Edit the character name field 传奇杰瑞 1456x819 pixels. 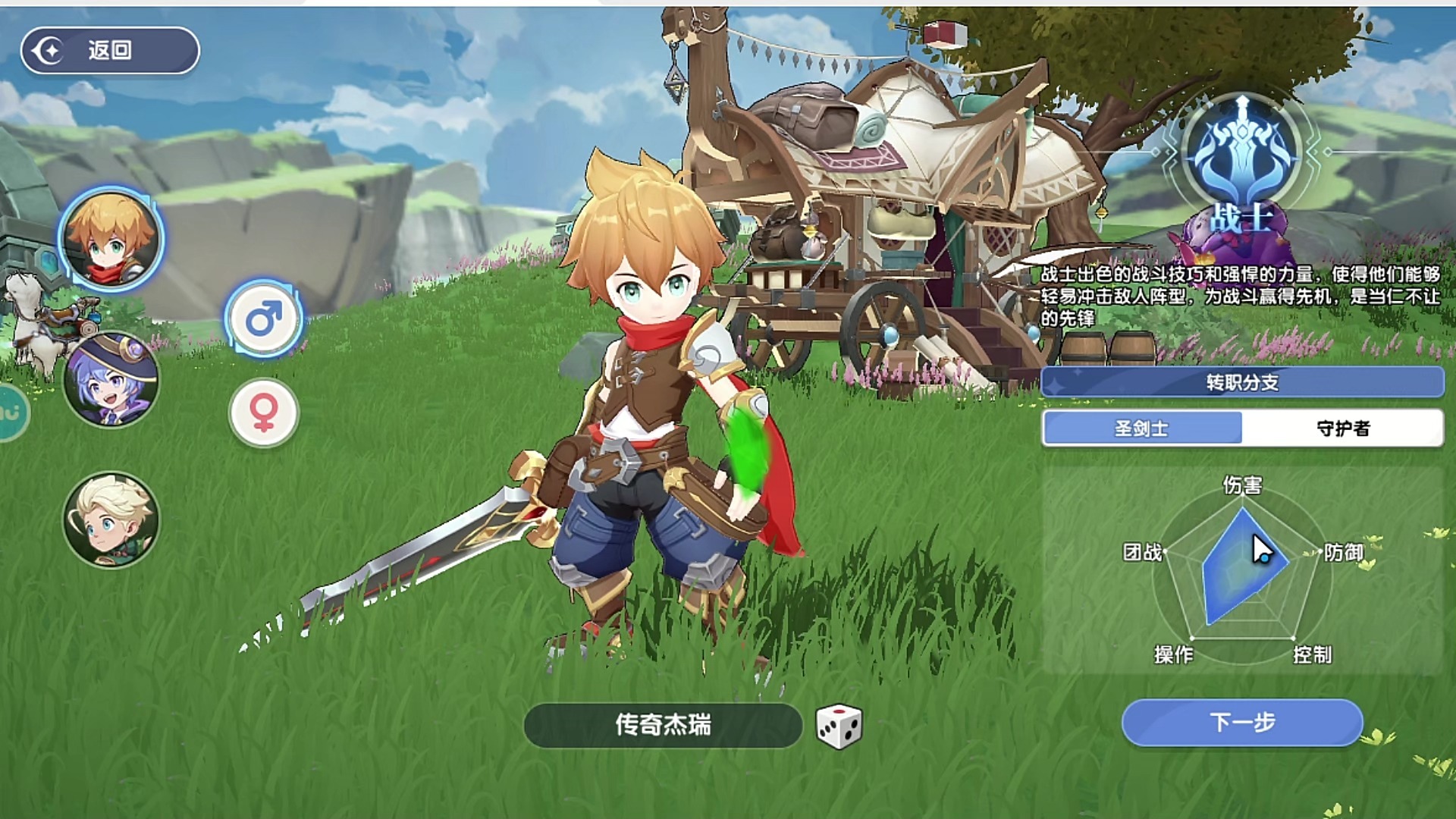662,725
